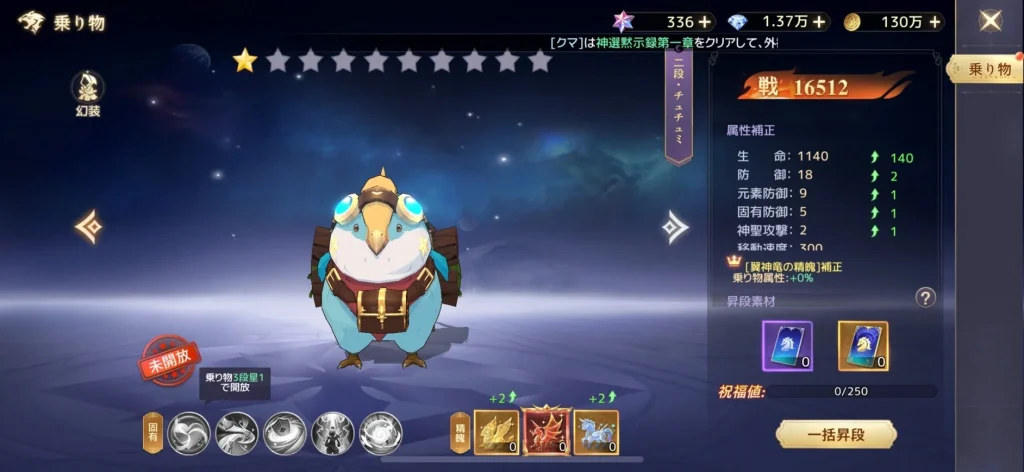
Task: Select the golden winged beast spirit slot
Action: (x=496, y=432)
